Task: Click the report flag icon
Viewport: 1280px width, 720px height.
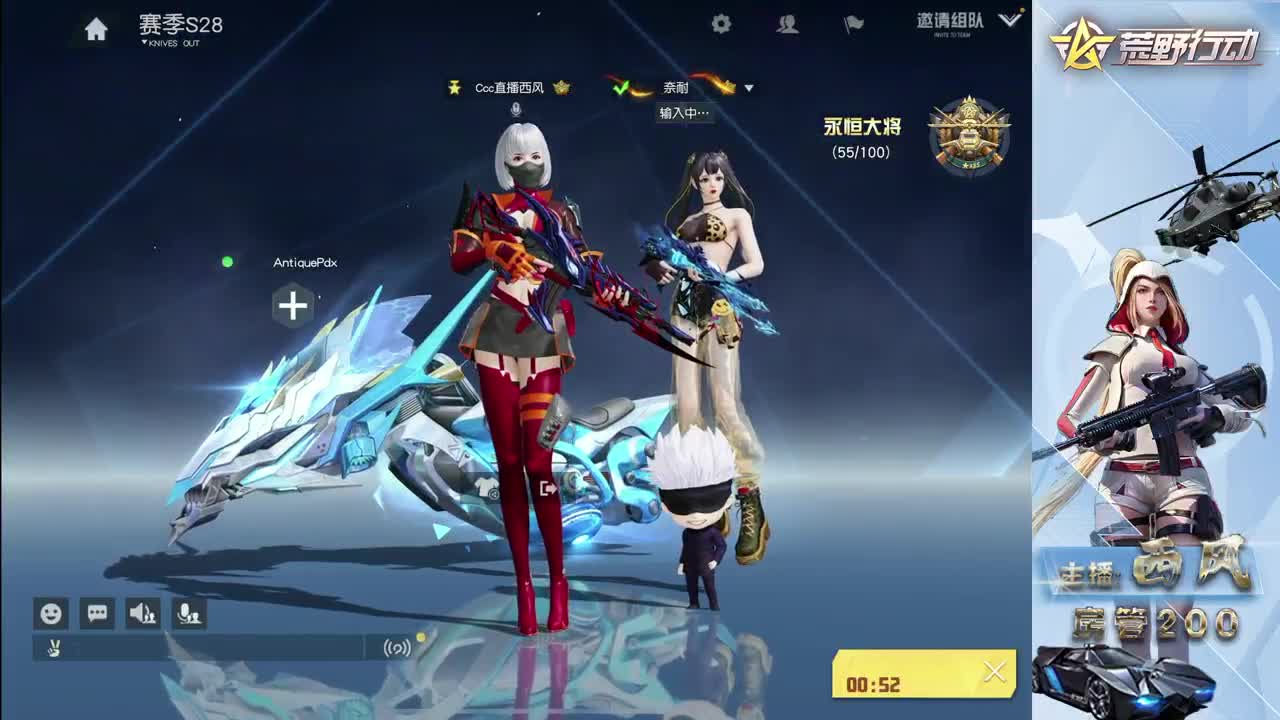Action: [855, 22]
